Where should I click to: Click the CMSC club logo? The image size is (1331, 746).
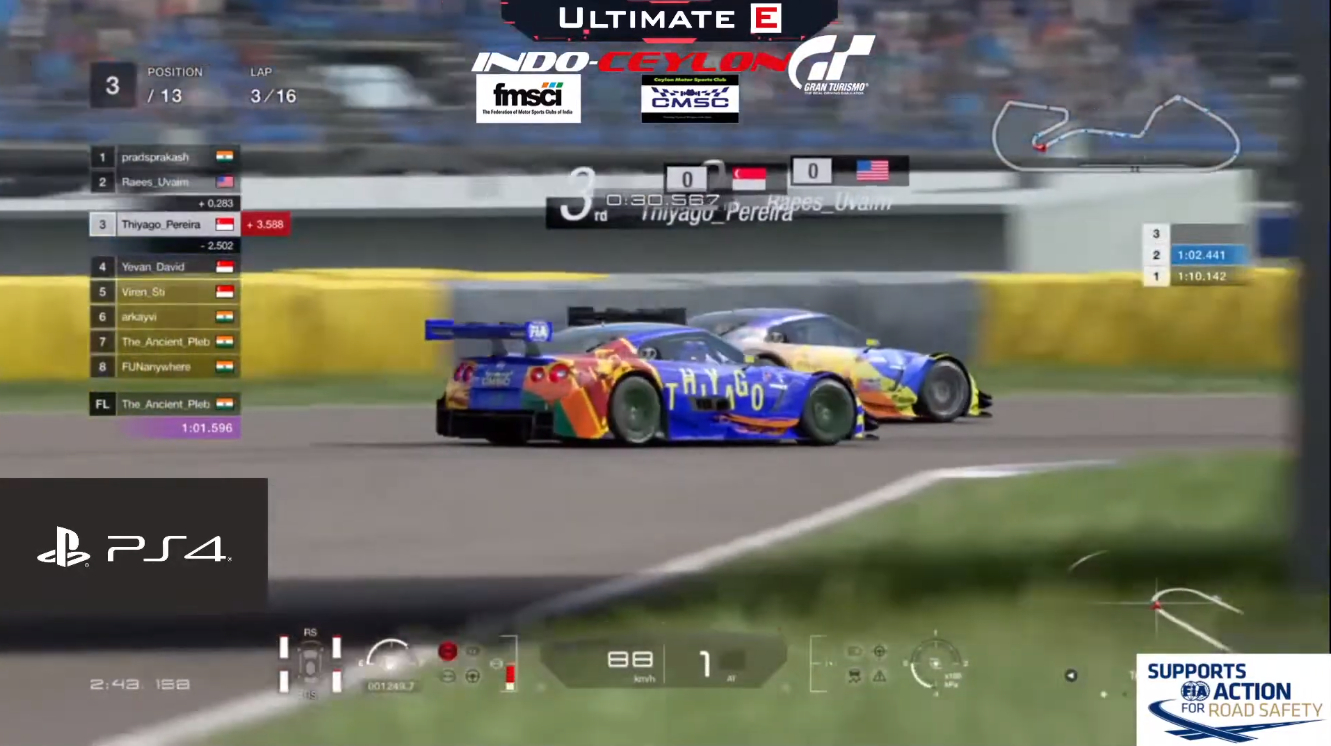pyautogui.click(x=690, y=98)
